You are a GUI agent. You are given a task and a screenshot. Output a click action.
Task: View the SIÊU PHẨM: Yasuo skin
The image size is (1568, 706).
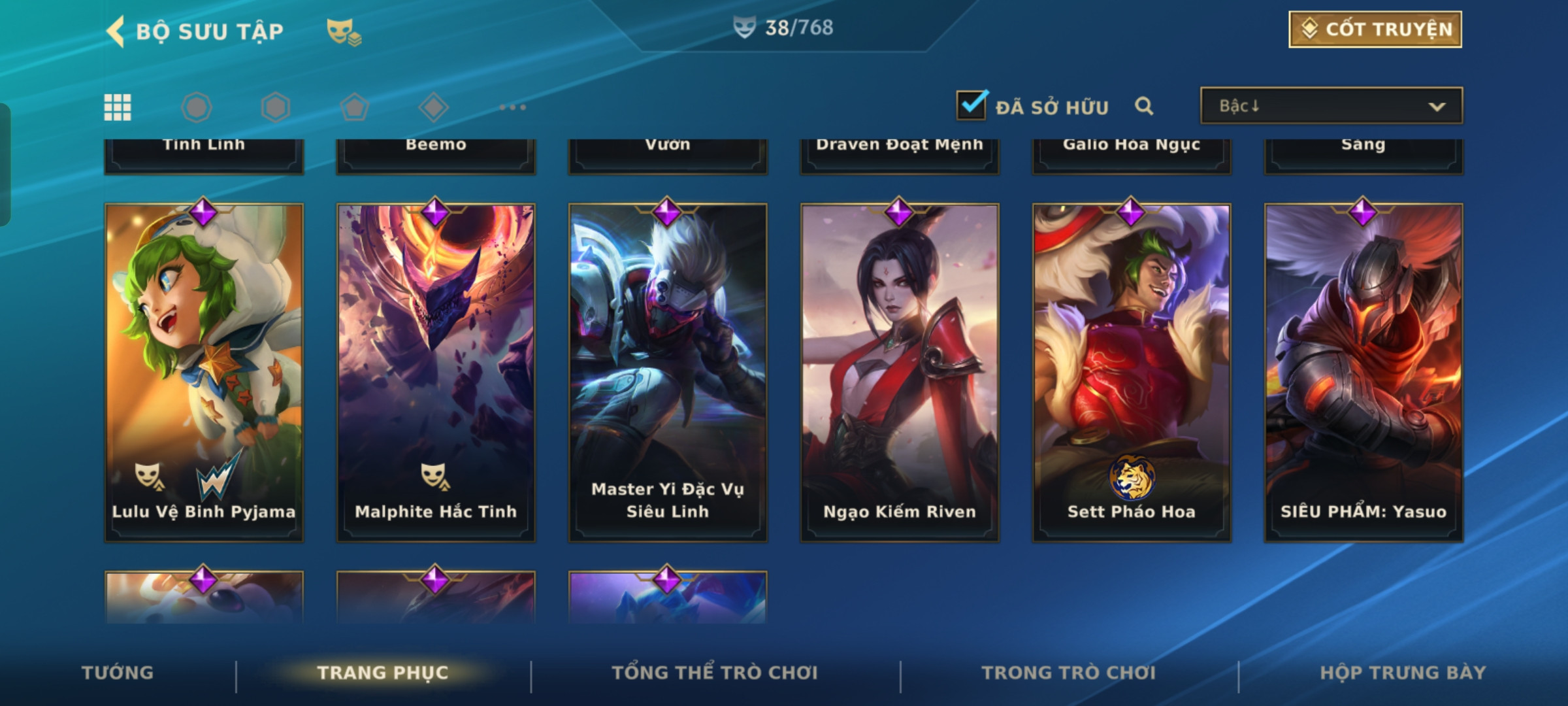(x=1364, y=373)
